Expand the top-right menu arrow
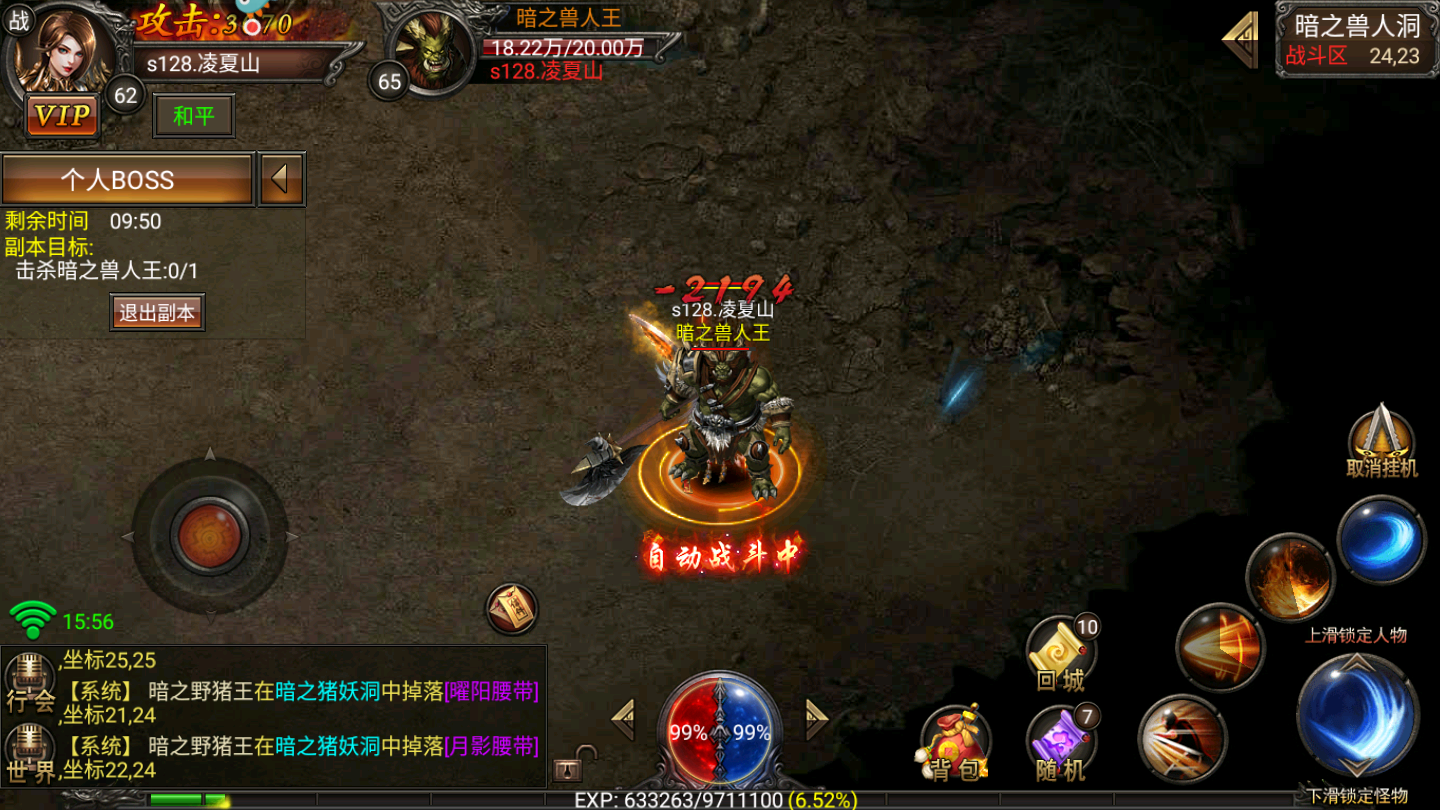The image size is (1440, 810). (x=1241, y=39)
